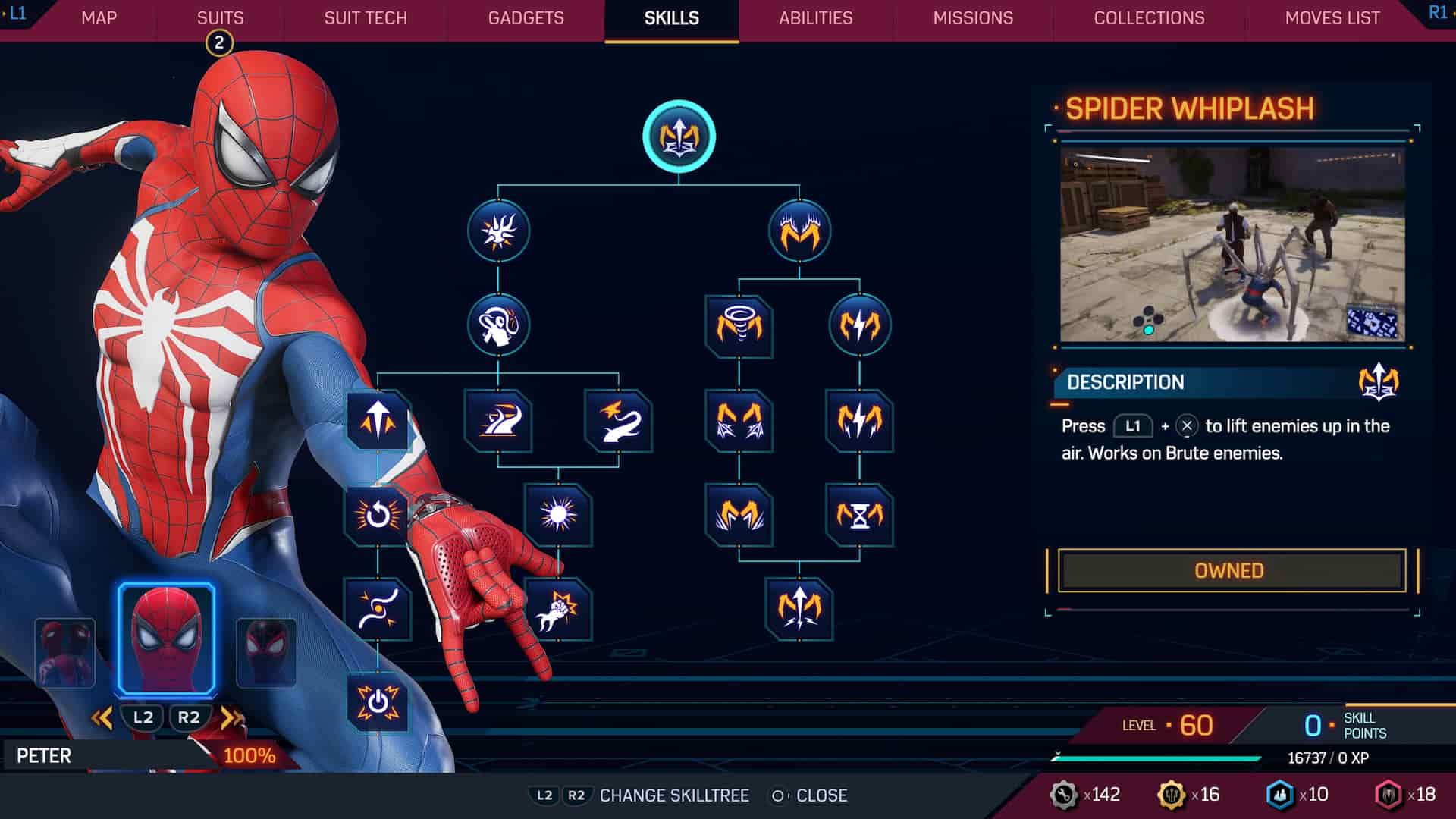
Task: Open the Abilities tab
Action: [x=817, y=18]
